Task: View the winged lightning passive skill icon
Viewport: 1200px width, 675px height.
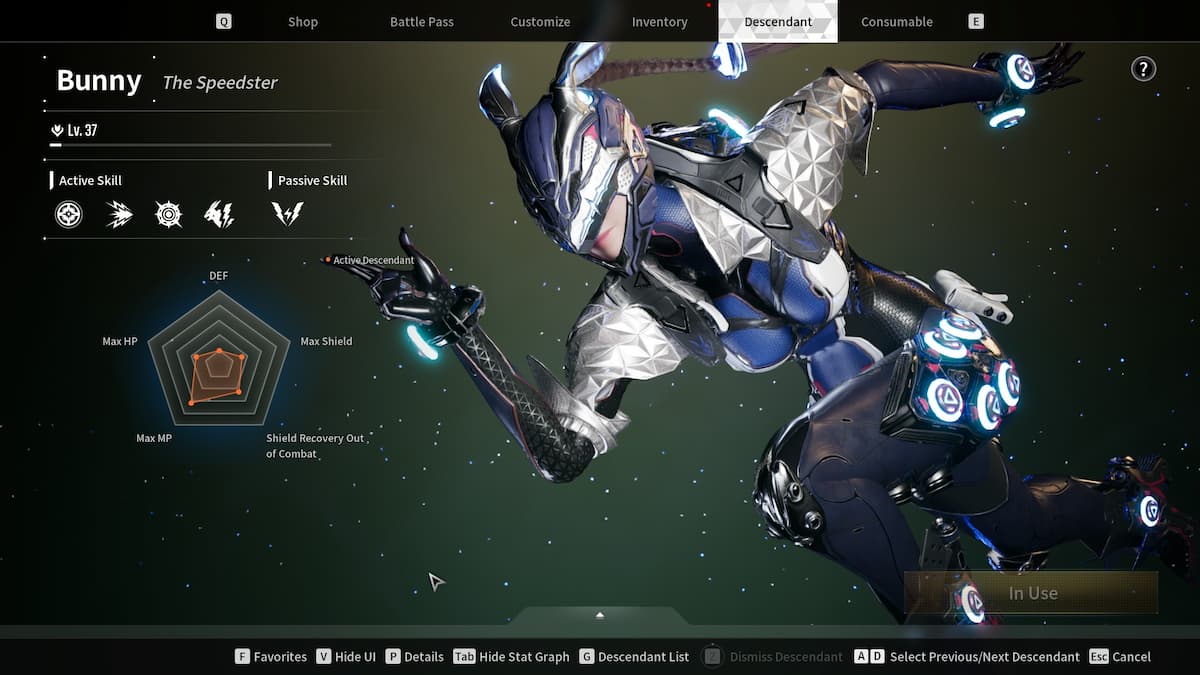Action: click(x=288, y=214)
